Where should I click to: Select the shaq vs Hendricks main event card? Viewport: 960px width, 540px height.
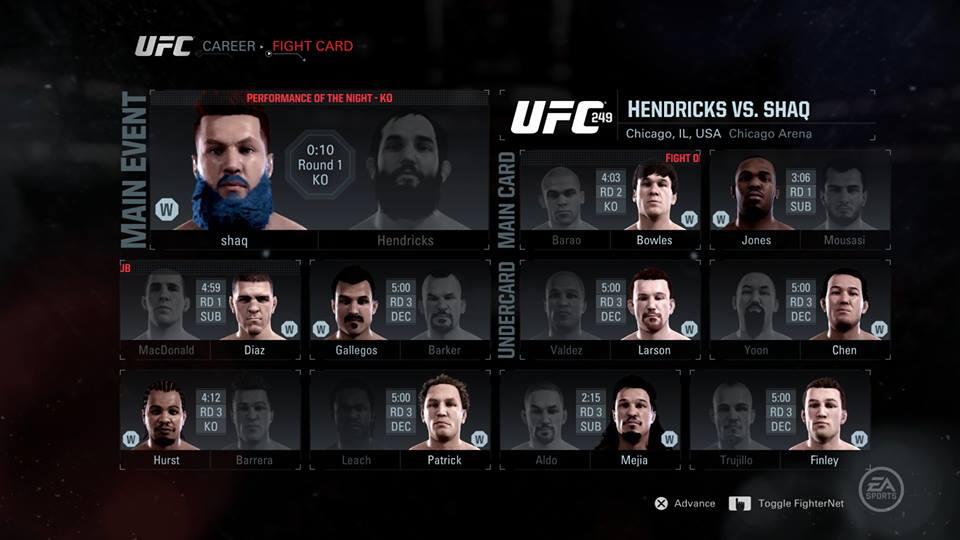pos(319,170)
